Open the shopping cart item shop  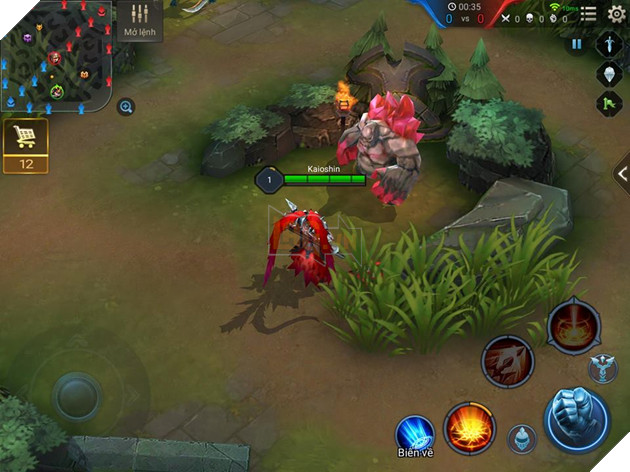(25, 147)
